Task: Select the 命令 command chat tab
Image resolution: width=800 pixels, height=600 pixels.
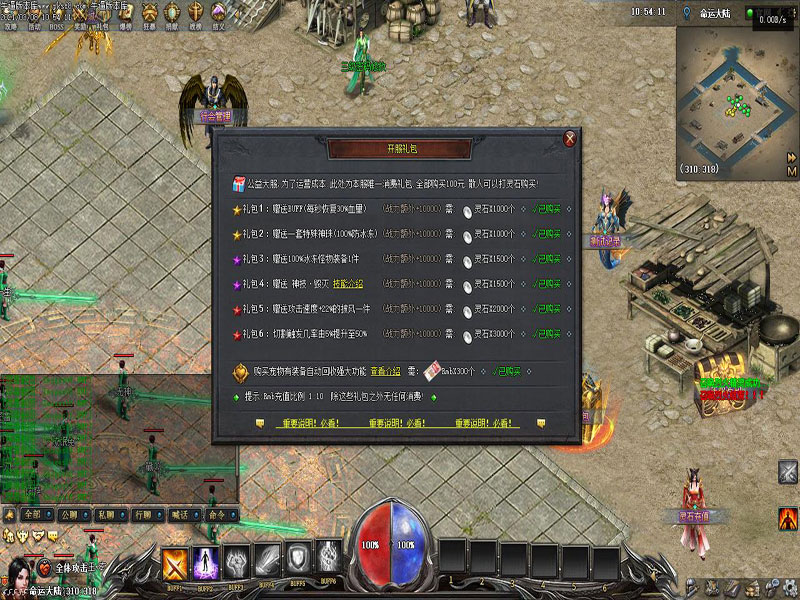Action: click(217, 514)
